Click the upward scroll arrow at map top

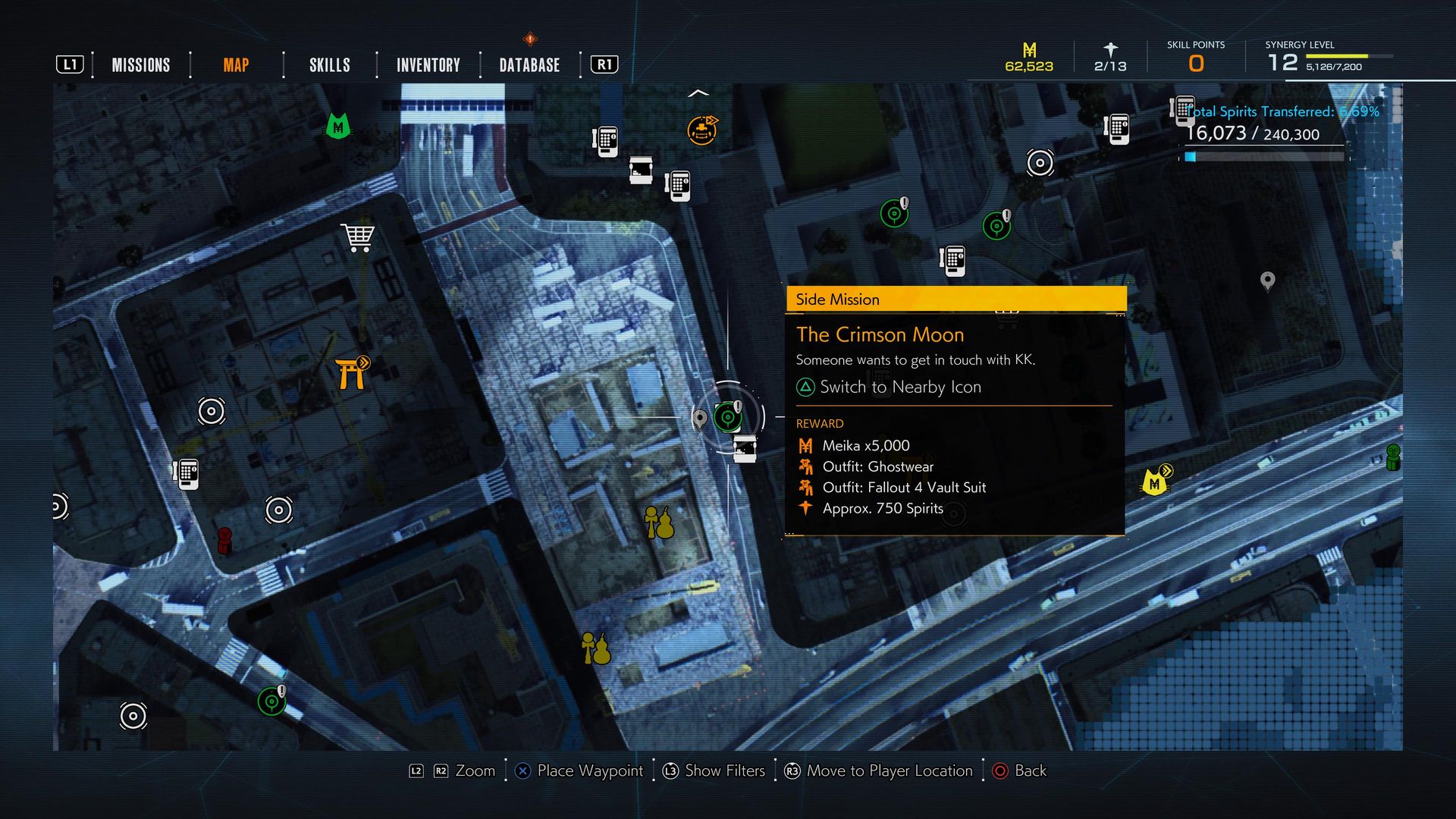[x=698, y=93]
